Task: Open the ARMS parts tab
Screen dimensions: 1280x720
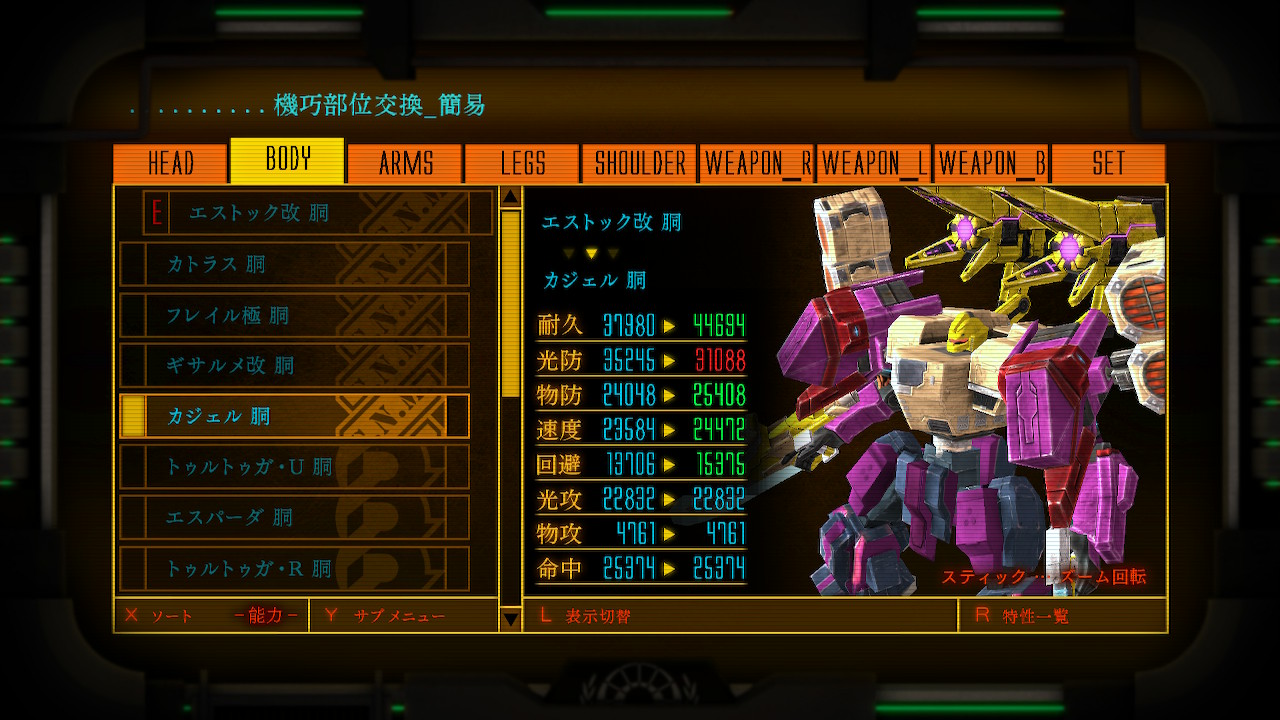Action: pyautogui.click(x=405, y=164)
